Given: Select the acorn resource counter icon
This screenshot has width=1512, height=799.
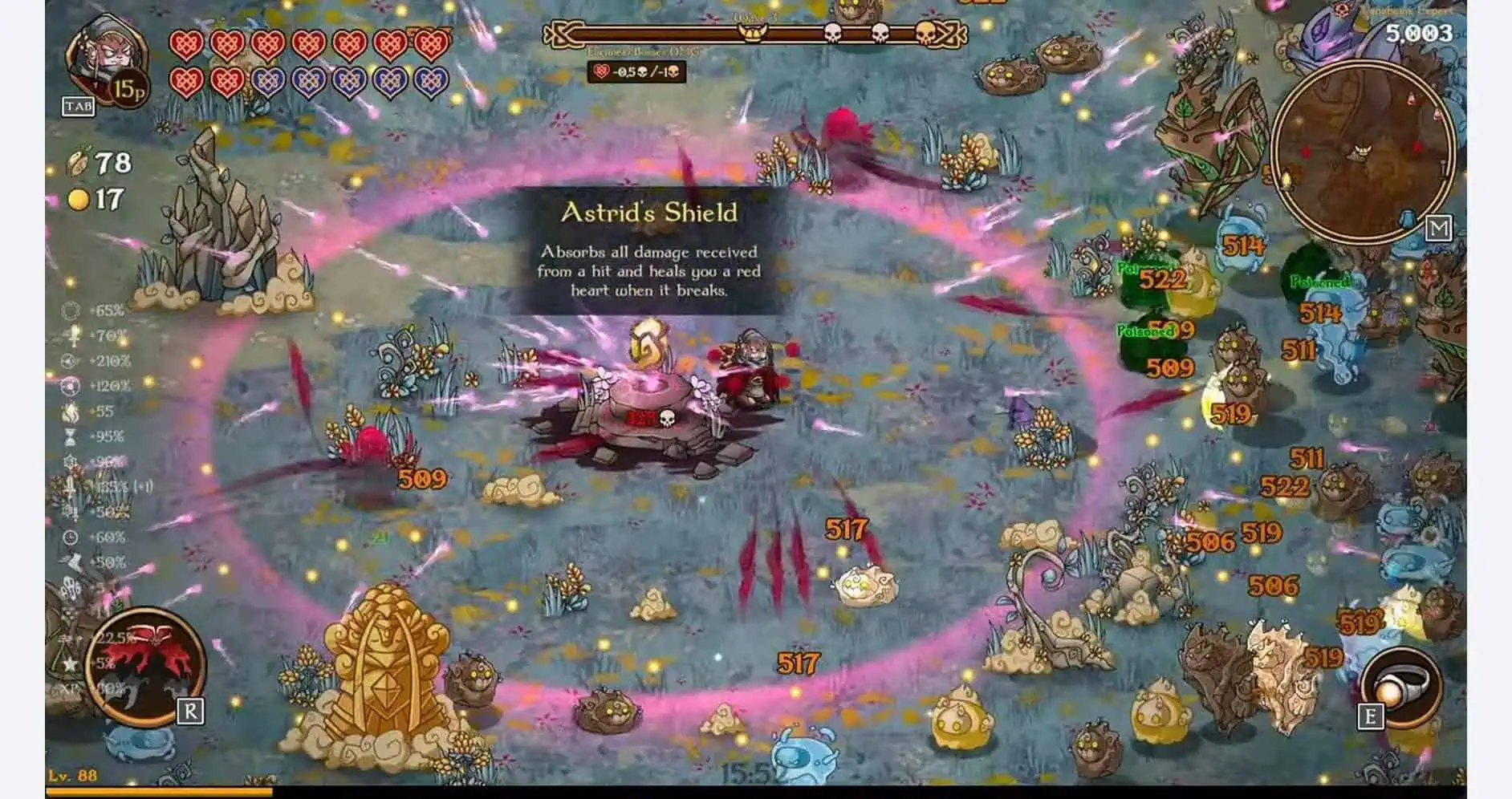Looking at the screenshot, I should coord(78,160).
